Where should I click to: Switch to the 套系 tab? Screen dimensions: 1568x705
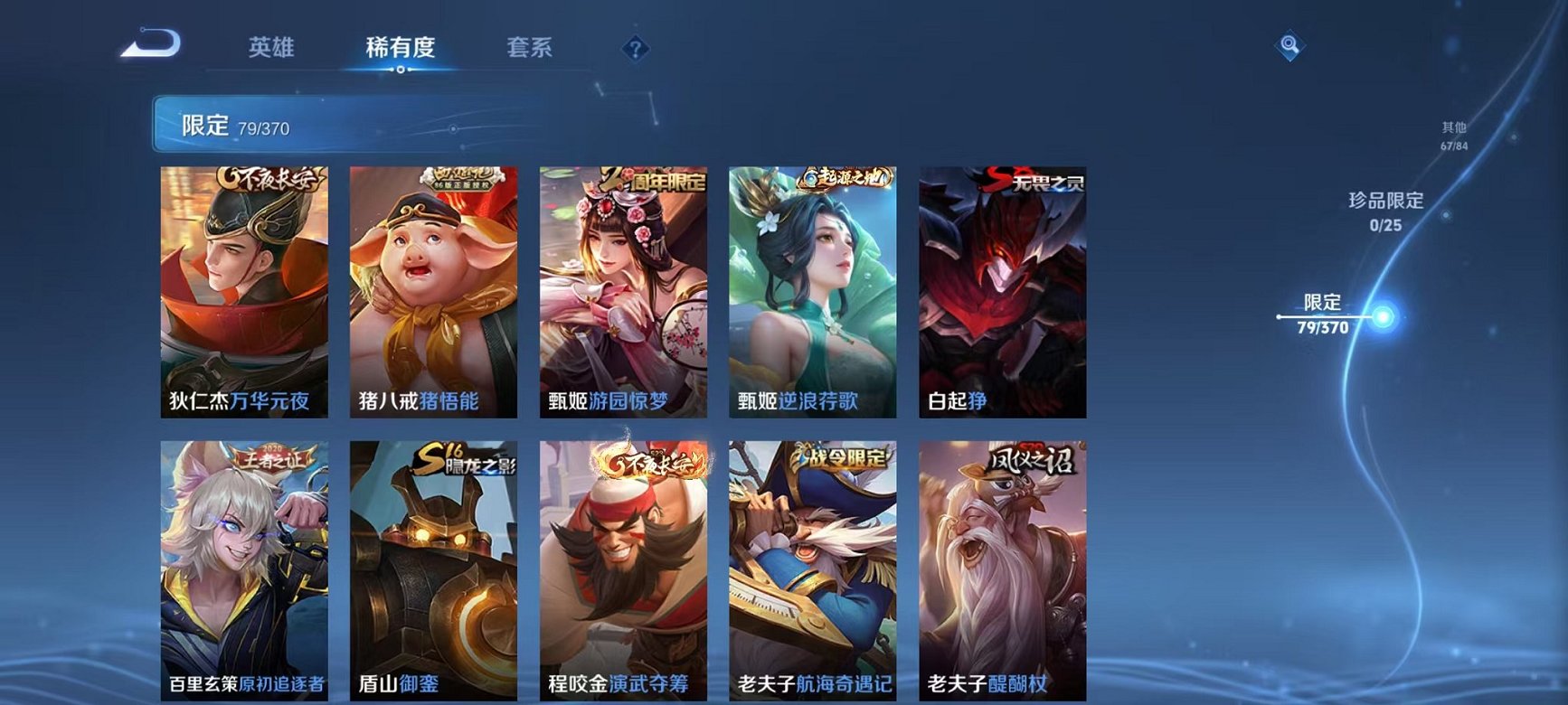tap(531, 49)
